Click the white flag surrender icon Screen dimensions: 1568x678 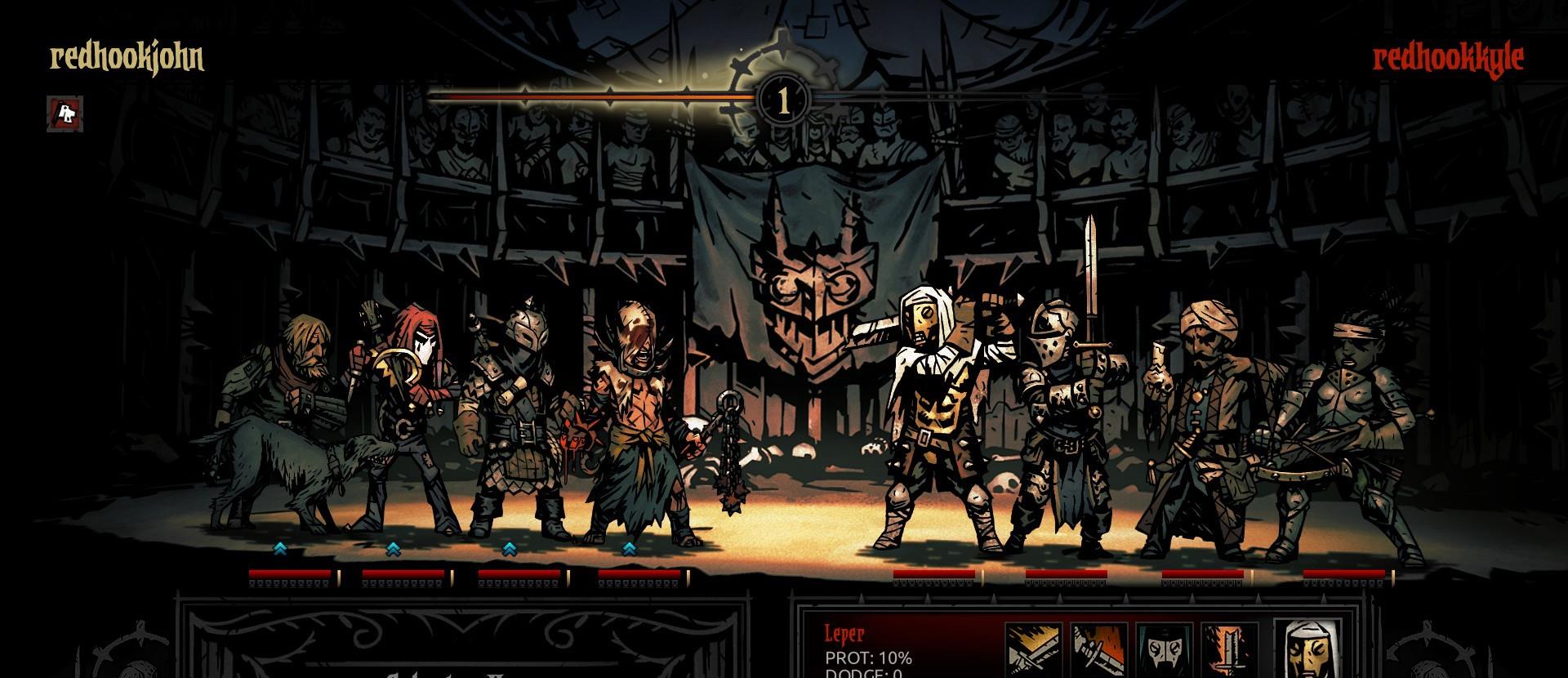[65, 114]
